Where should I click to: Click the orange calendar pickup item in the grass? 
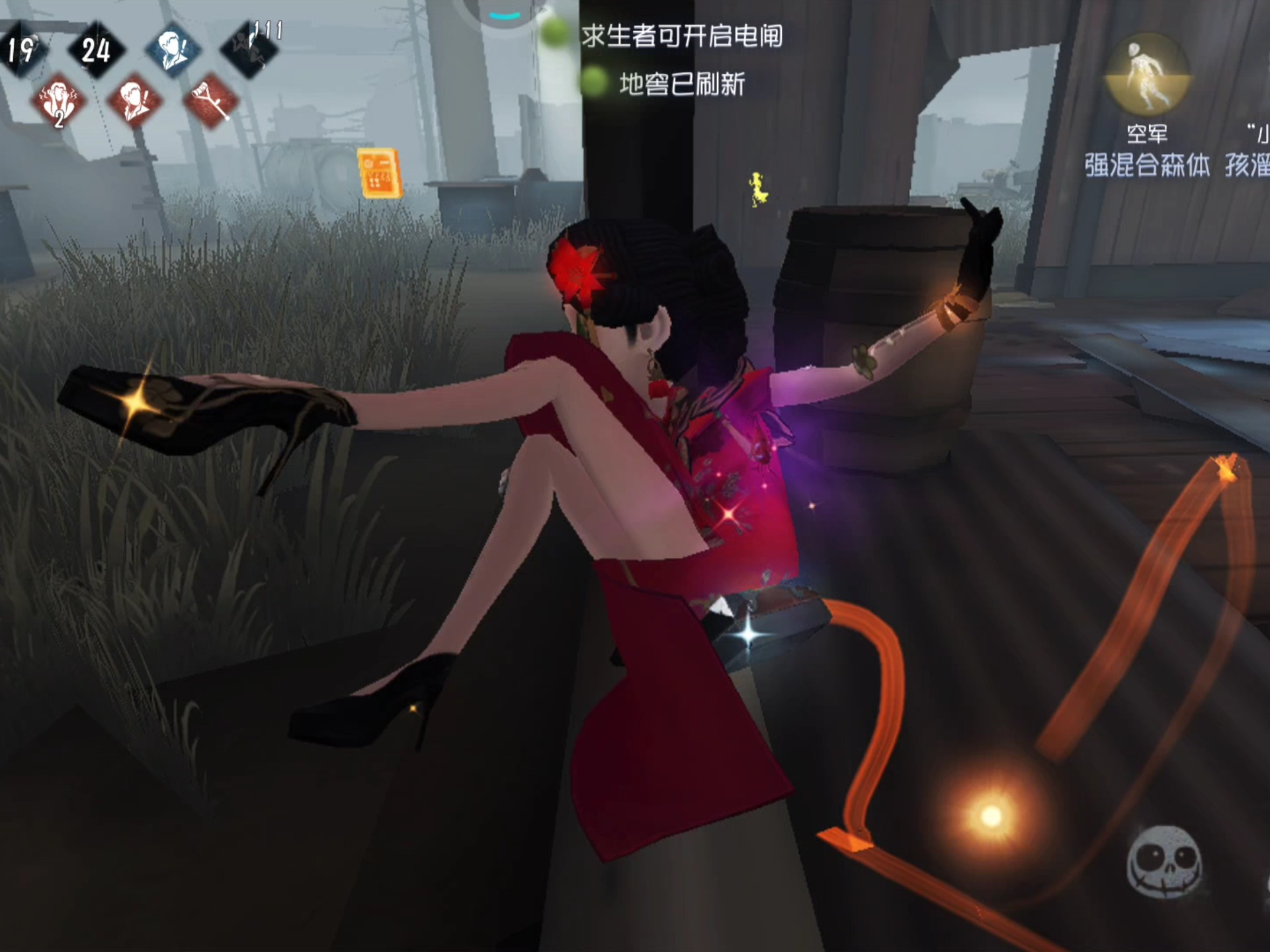coord(380,173)
